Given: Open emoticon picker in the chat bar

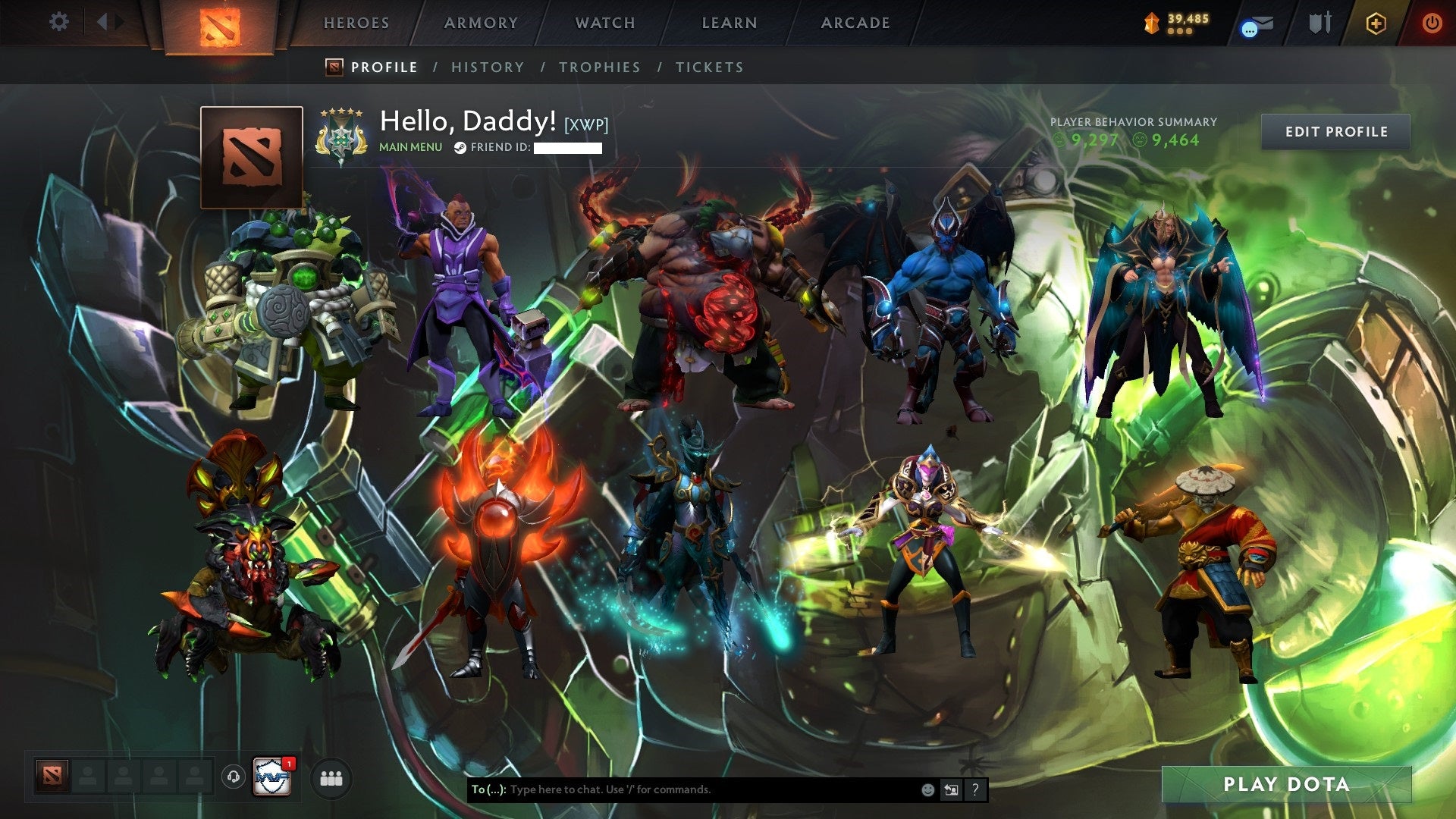Looking at the screenshot, I should (x=927, y=789).
